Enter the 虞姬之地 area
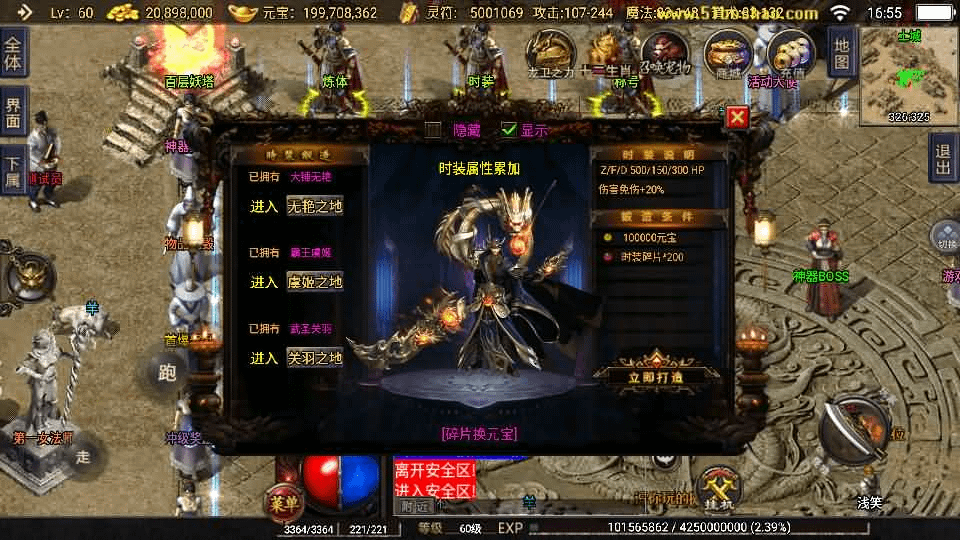The width and height of the screenshot is (960, 540). [314, 282]
